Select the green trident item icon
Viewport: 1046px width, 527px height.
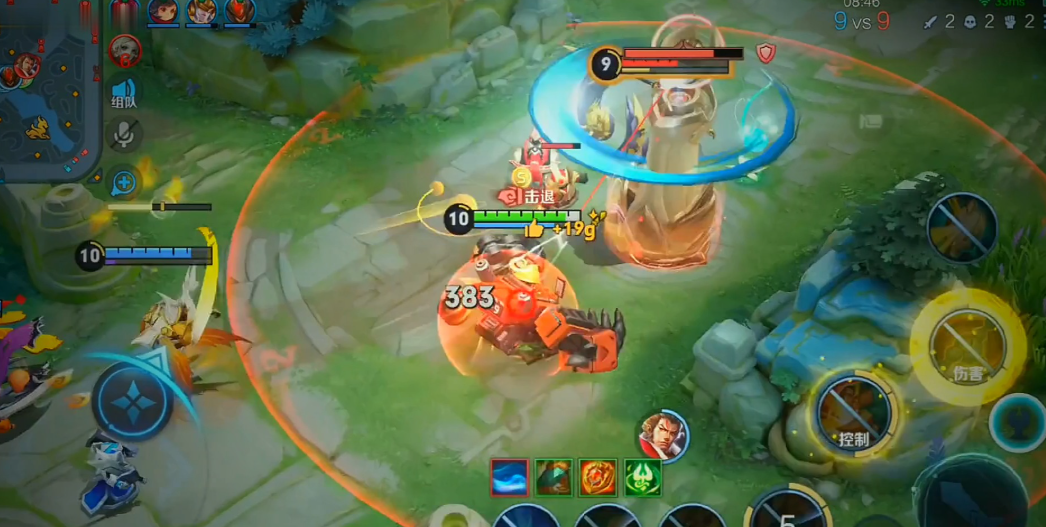[643, 478]
